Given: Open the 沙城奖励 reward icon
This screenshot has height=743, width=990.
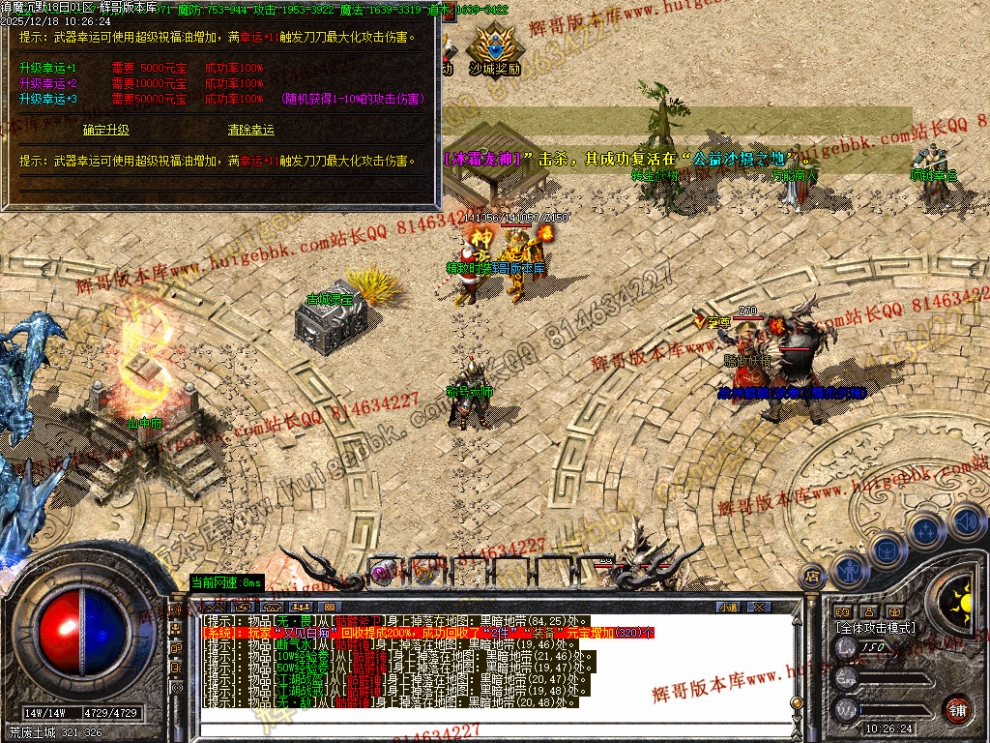Looking at the screenshot, I should tap(493, 50).
